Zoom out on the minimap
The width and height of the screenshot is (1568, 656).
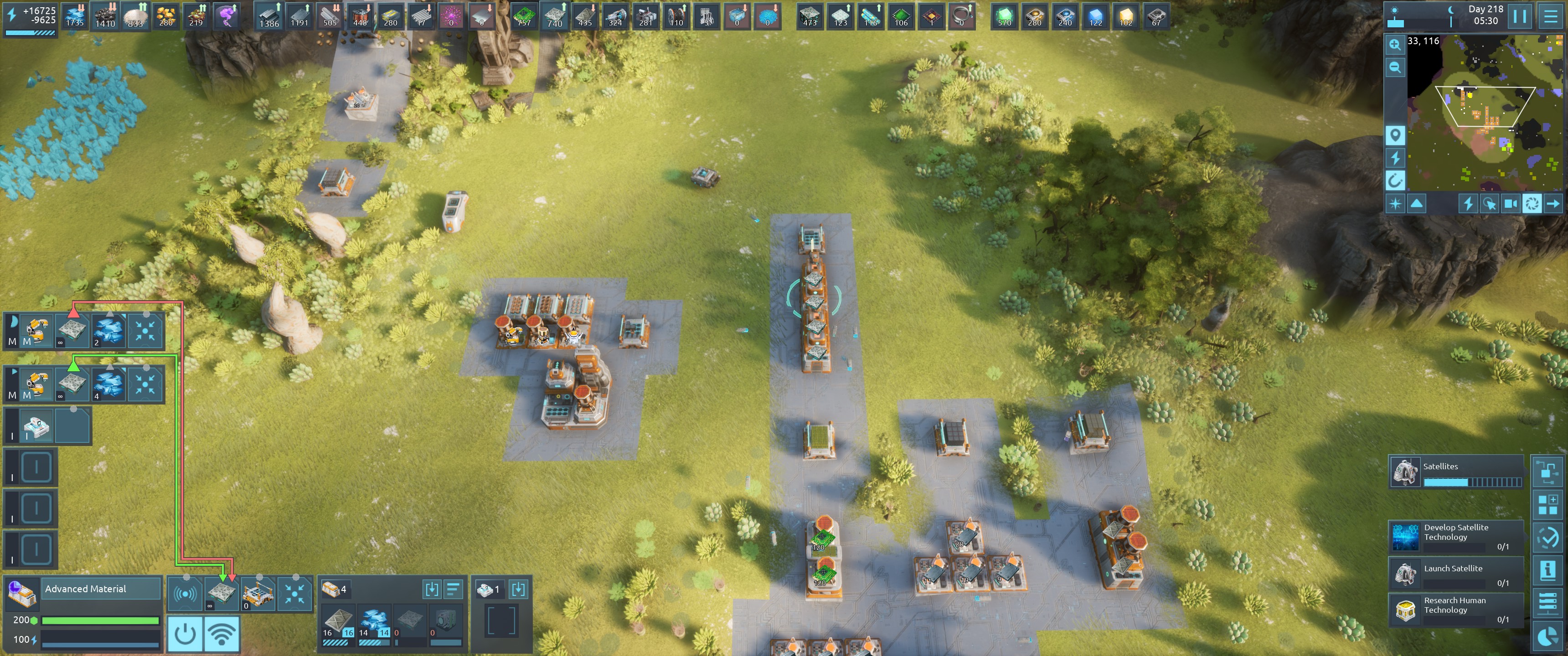click(1394, 67)
